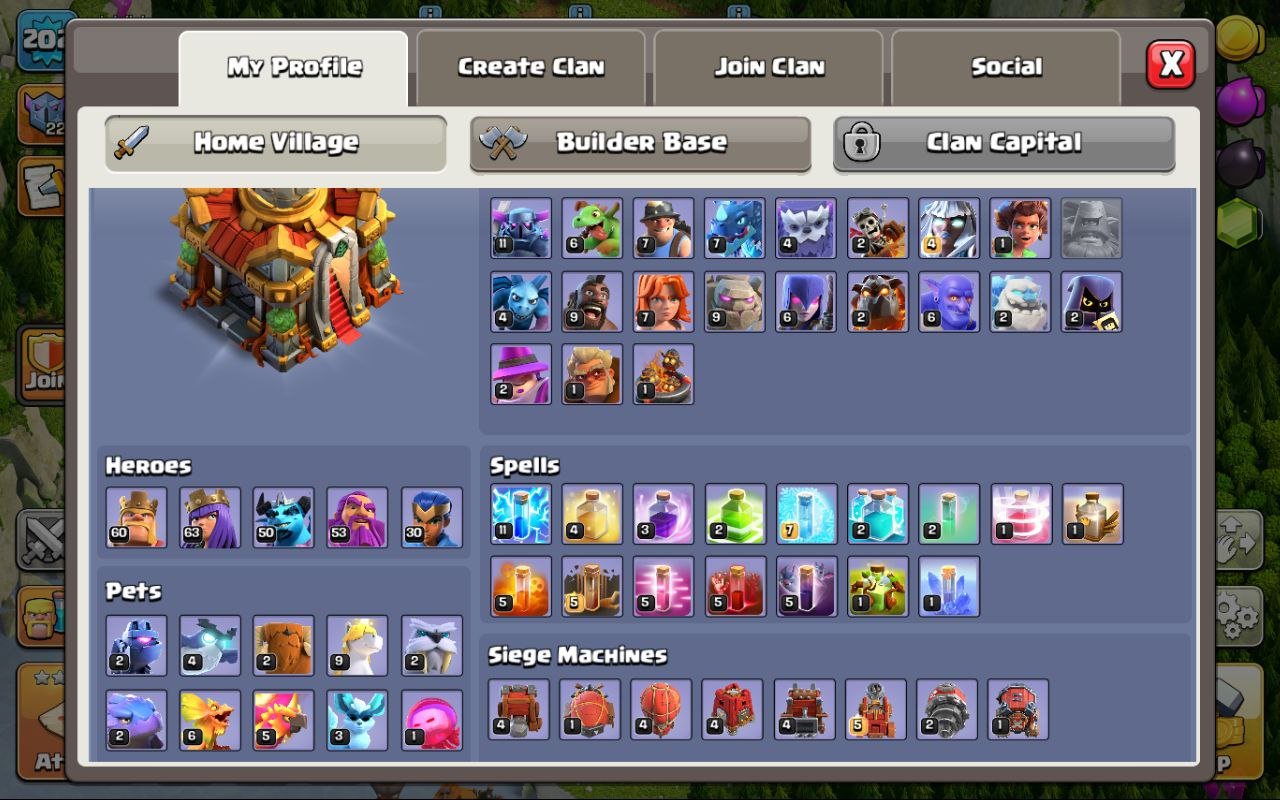Open the Clan Capital profile view
1280x800 pixels.
click(1003, 143)
